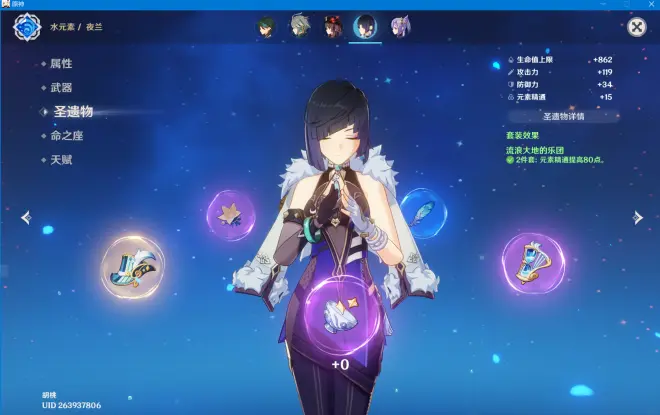Open the 天赋 (Talents) menu entry

point(62,160)
